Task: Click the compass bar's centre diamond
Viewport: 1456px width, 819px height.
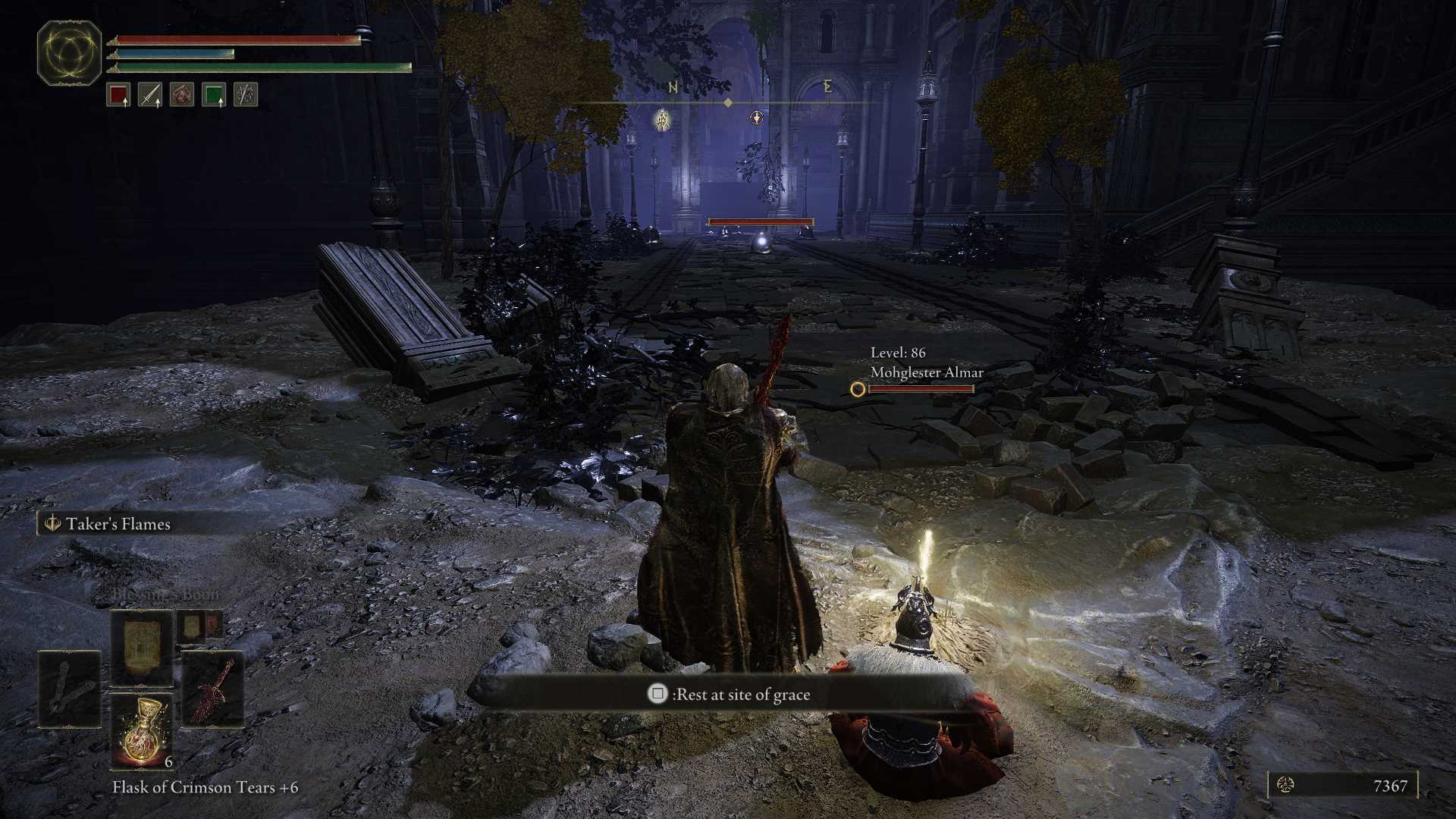Action: pos(728,102)
